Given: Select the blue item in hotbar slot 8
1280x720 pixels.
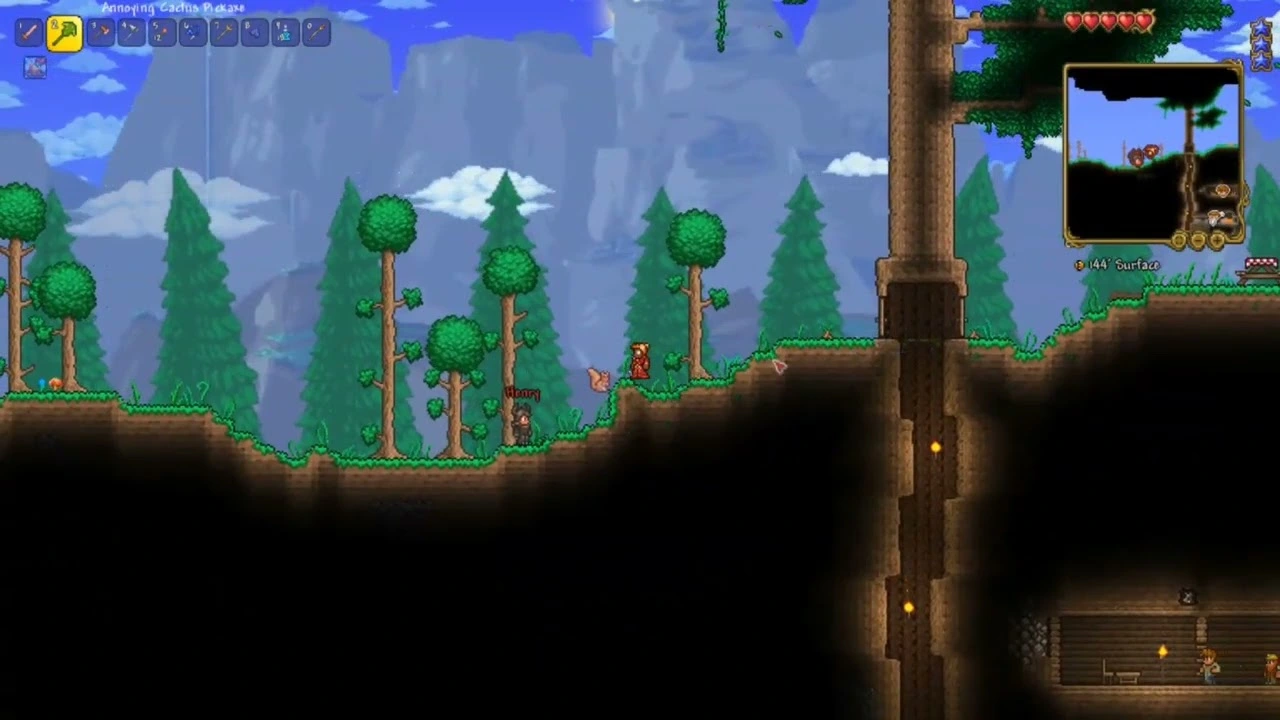Looking at the screenshot, I should tap(253, 32).
